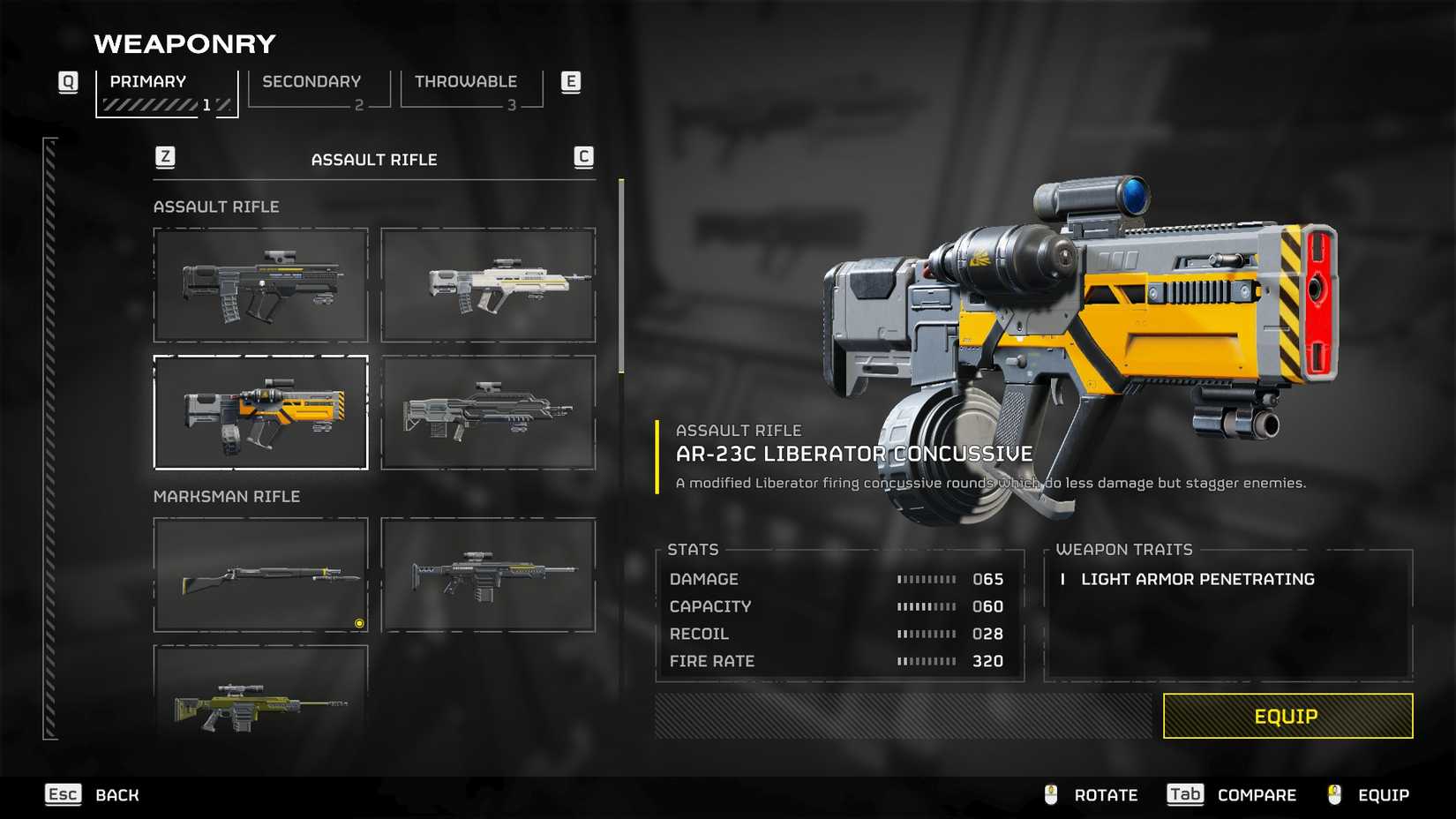The width and height of the screenshot is (1456, 819).
Task: Select the scoped black marksman rifle tile
Action: (488, 575)
